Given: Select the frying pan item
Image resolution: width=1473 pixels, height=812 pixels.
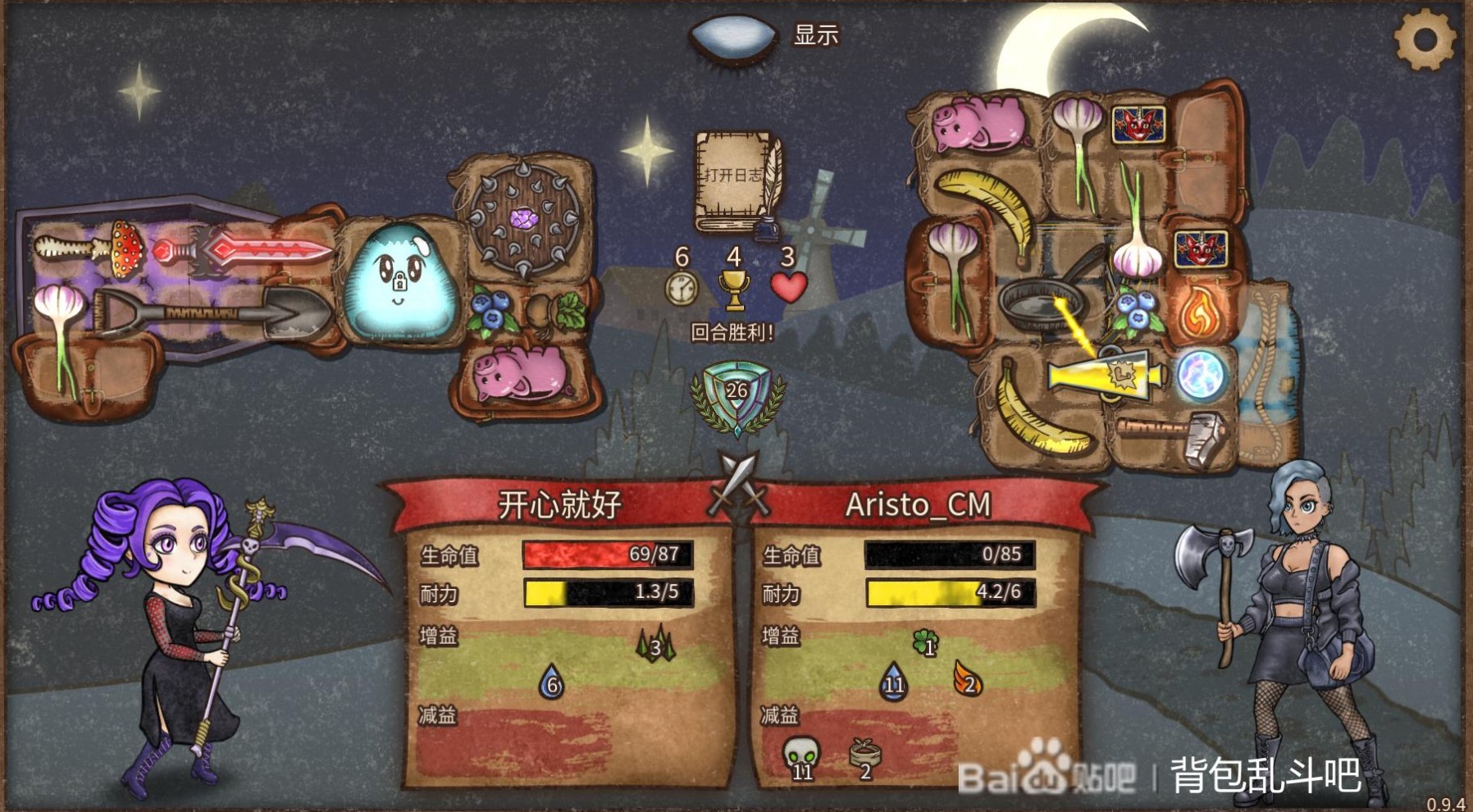Looking at the screenshot, I should tap(1043, 303).
